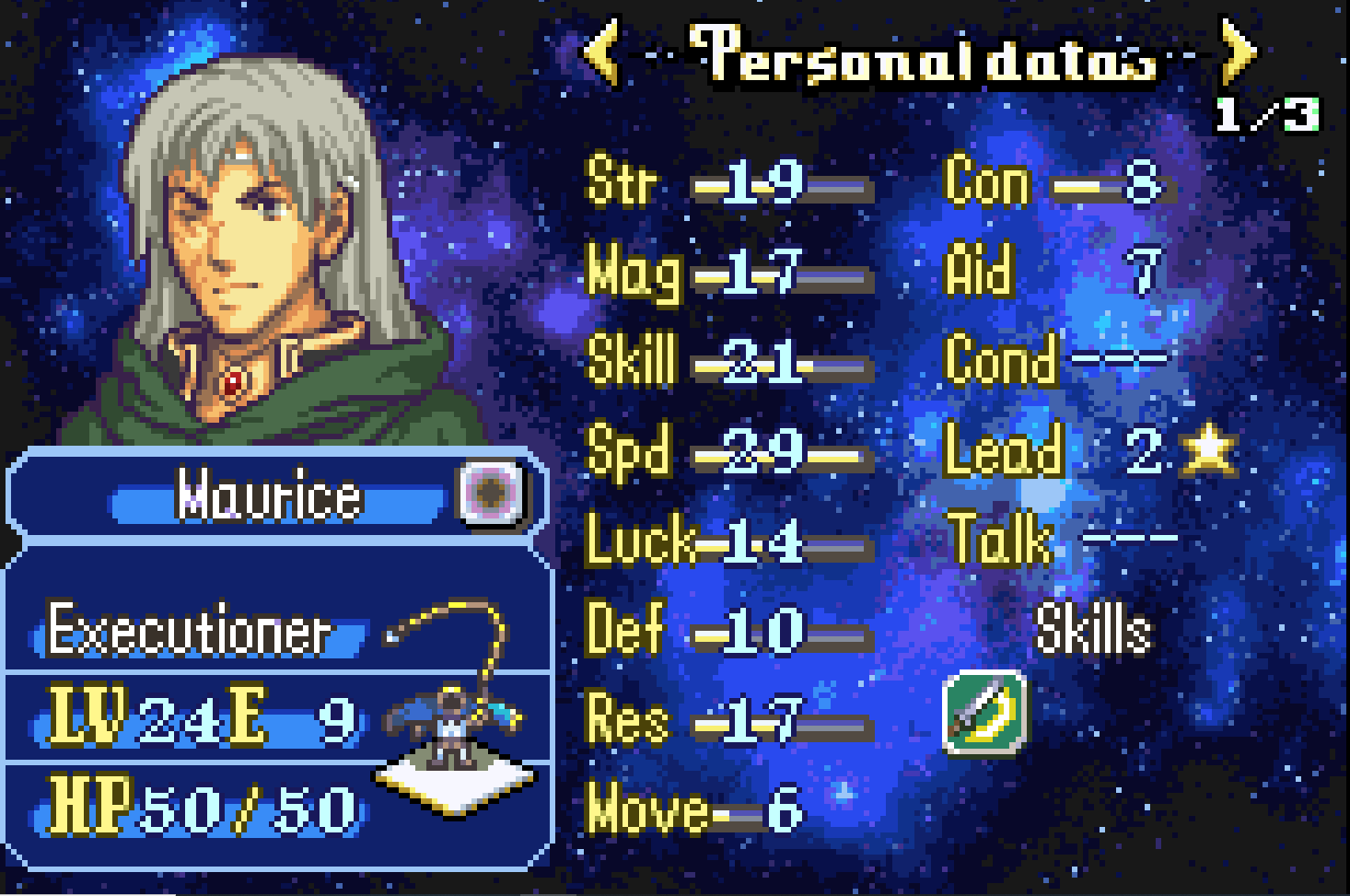Click the Executioner map sprite
This screenshot has height=896, width=1350.
coord(453,727)
